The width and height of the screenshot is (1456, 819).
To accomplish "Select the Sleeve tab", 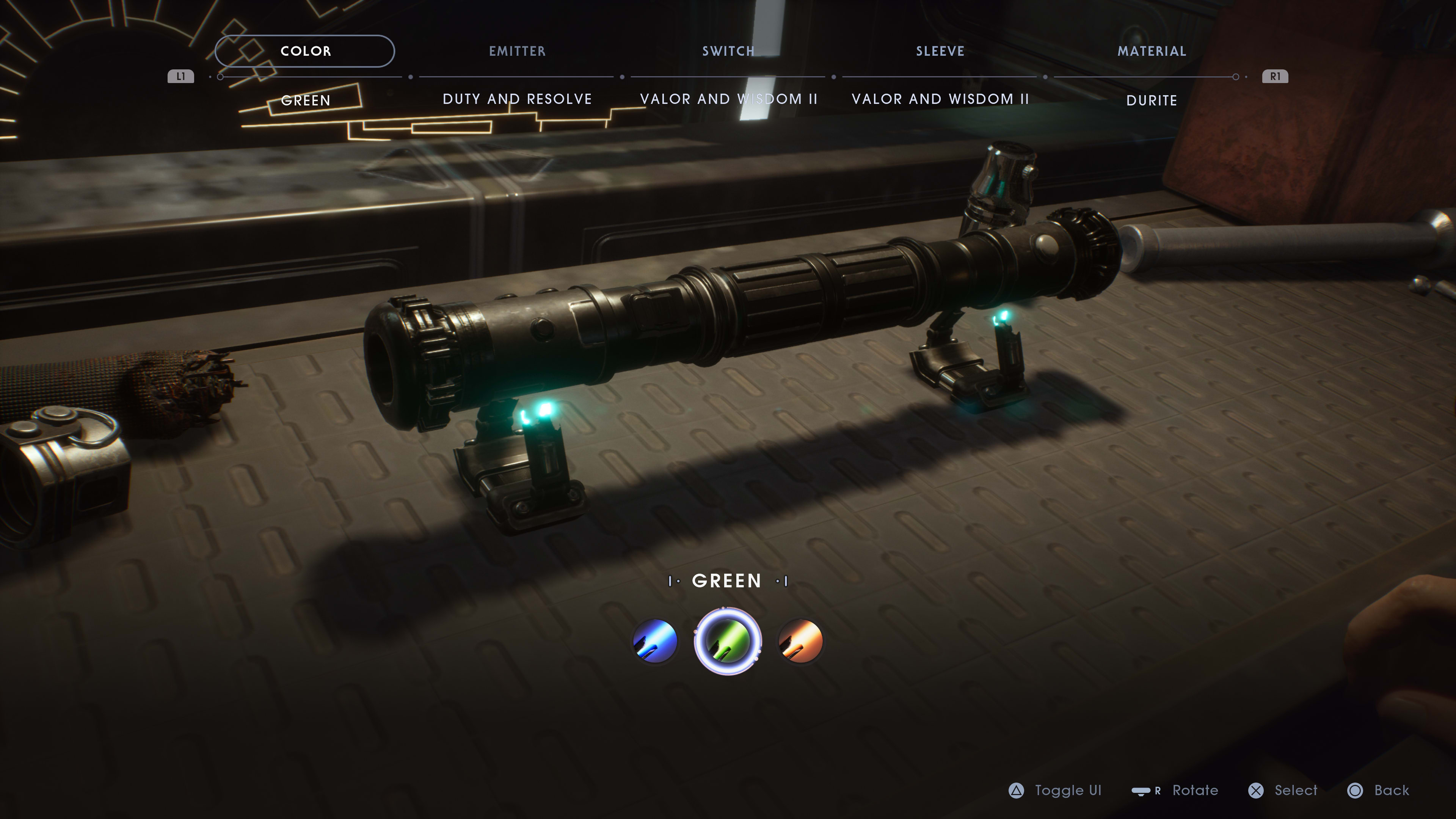I will (x=940, y=52).
